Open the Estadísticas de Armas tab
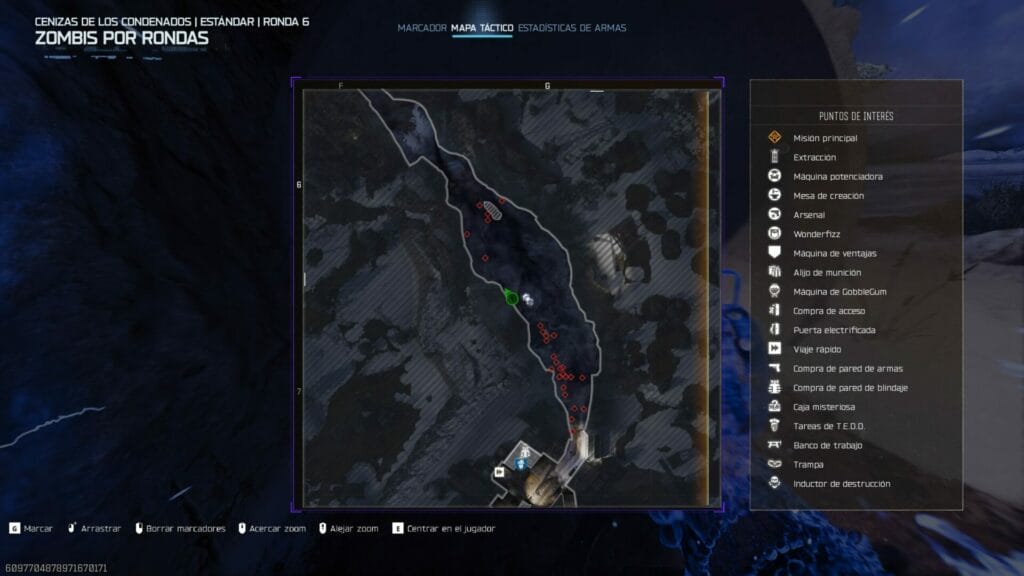This screenshot has height=576, width=1024. (572, 28)
